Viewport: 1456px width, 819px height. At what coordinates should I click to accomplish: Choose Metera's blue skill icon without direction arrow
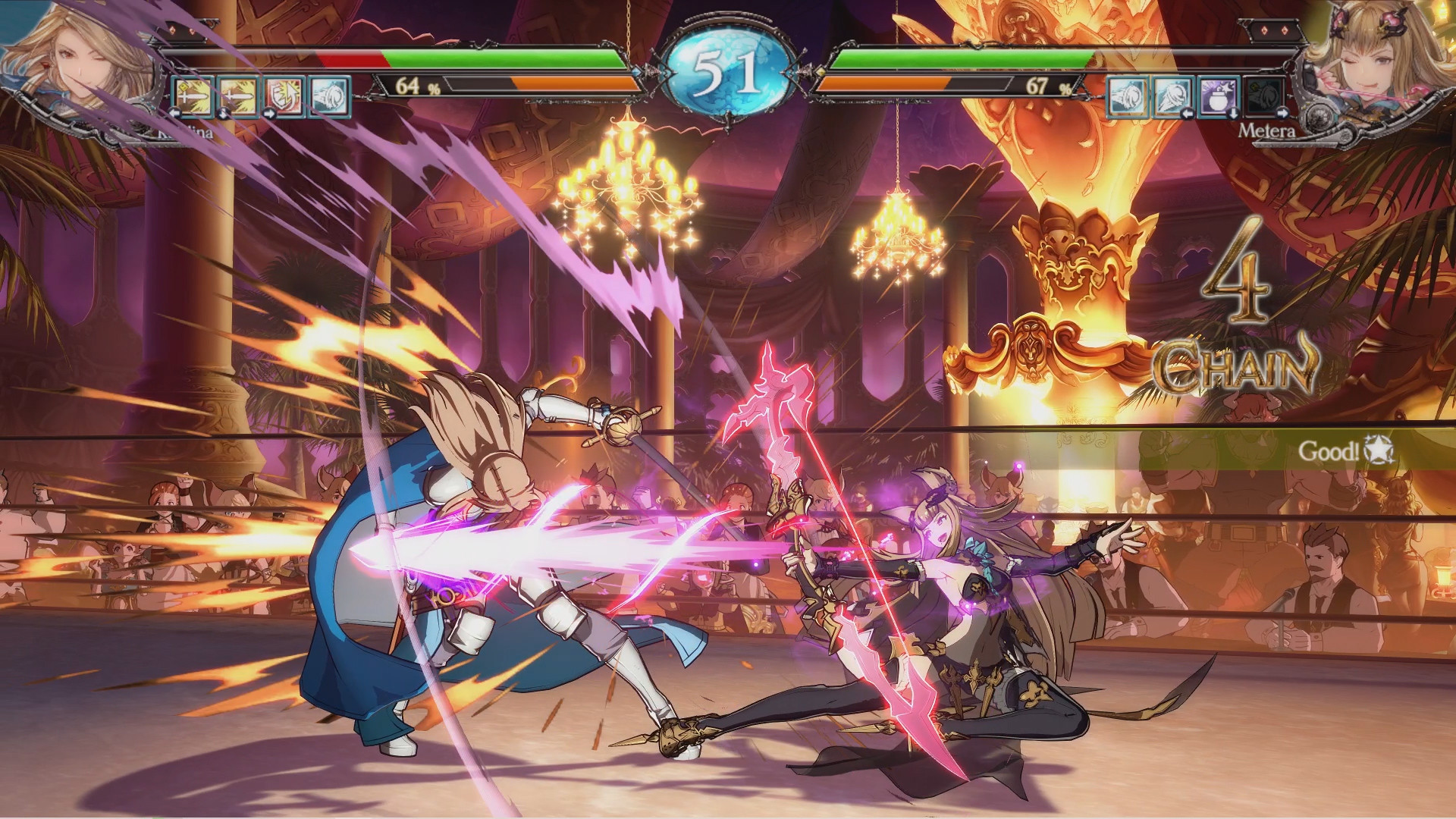tap(1128, 96)
